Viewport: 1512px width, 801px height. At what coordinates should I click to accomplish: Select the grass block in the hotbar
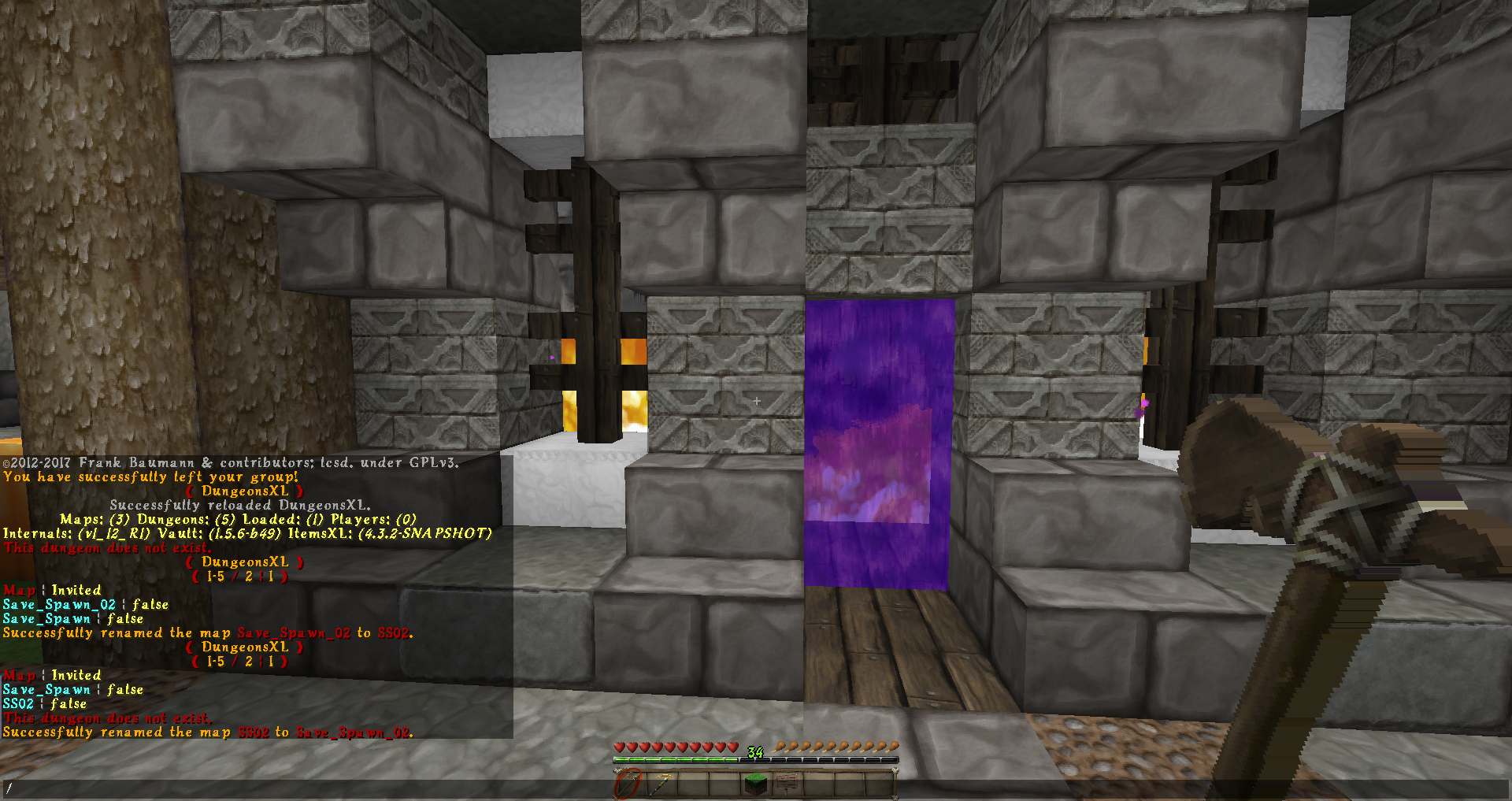[x=754, y=785]
